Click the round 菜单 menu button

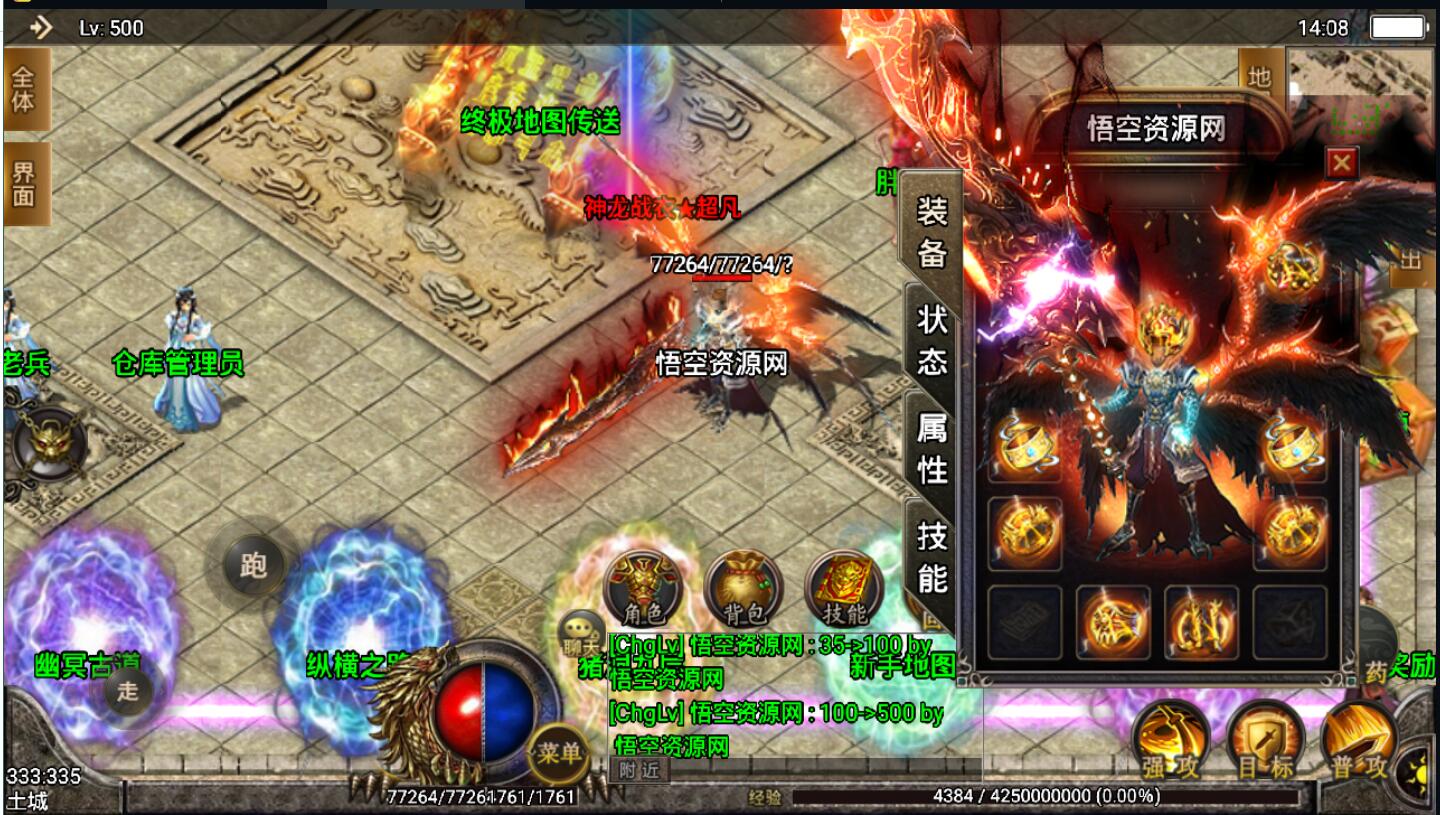pos(558,753)
